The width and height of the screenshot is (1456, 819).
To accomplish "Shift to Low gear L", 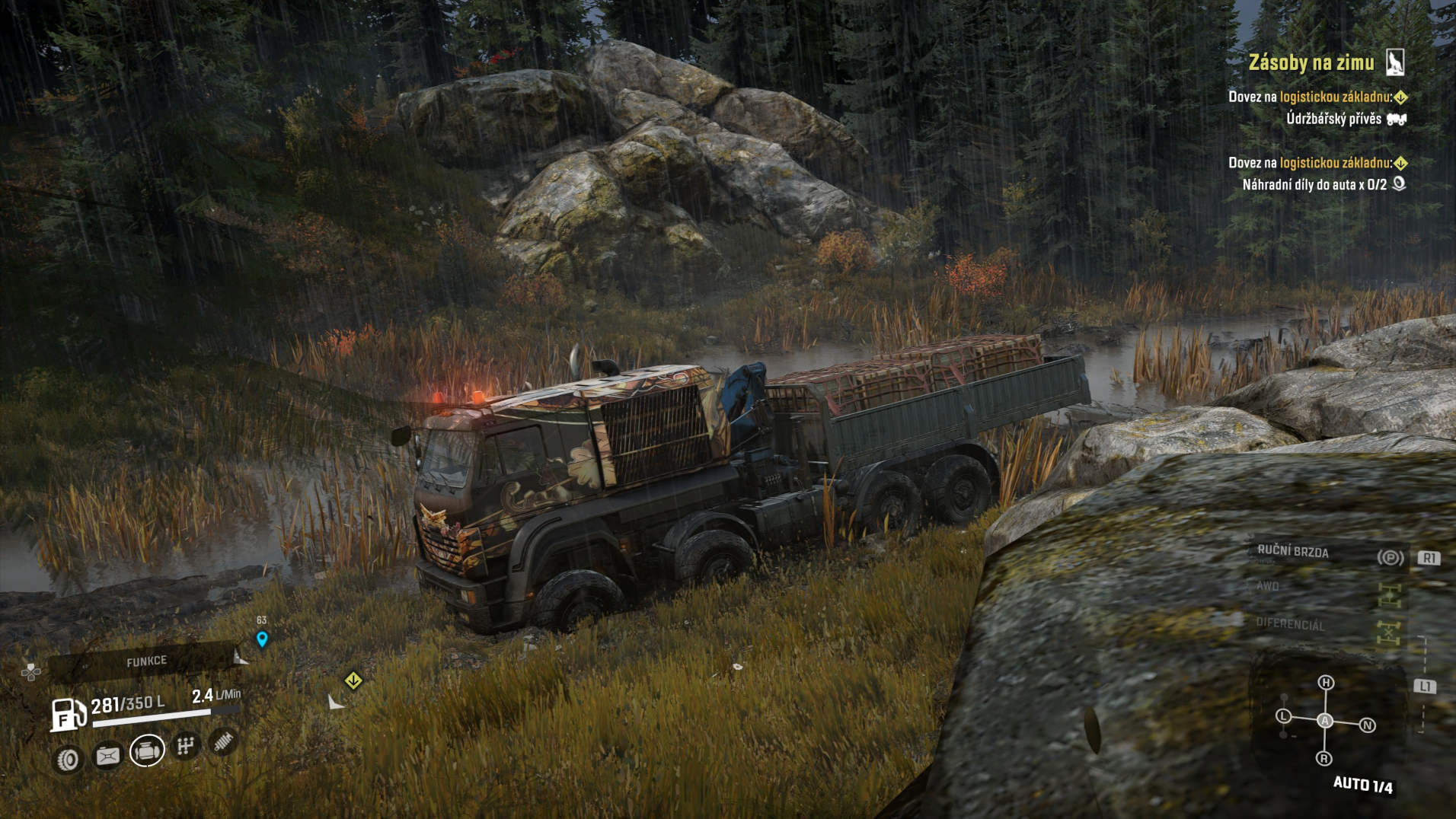I will point(1284,715).
